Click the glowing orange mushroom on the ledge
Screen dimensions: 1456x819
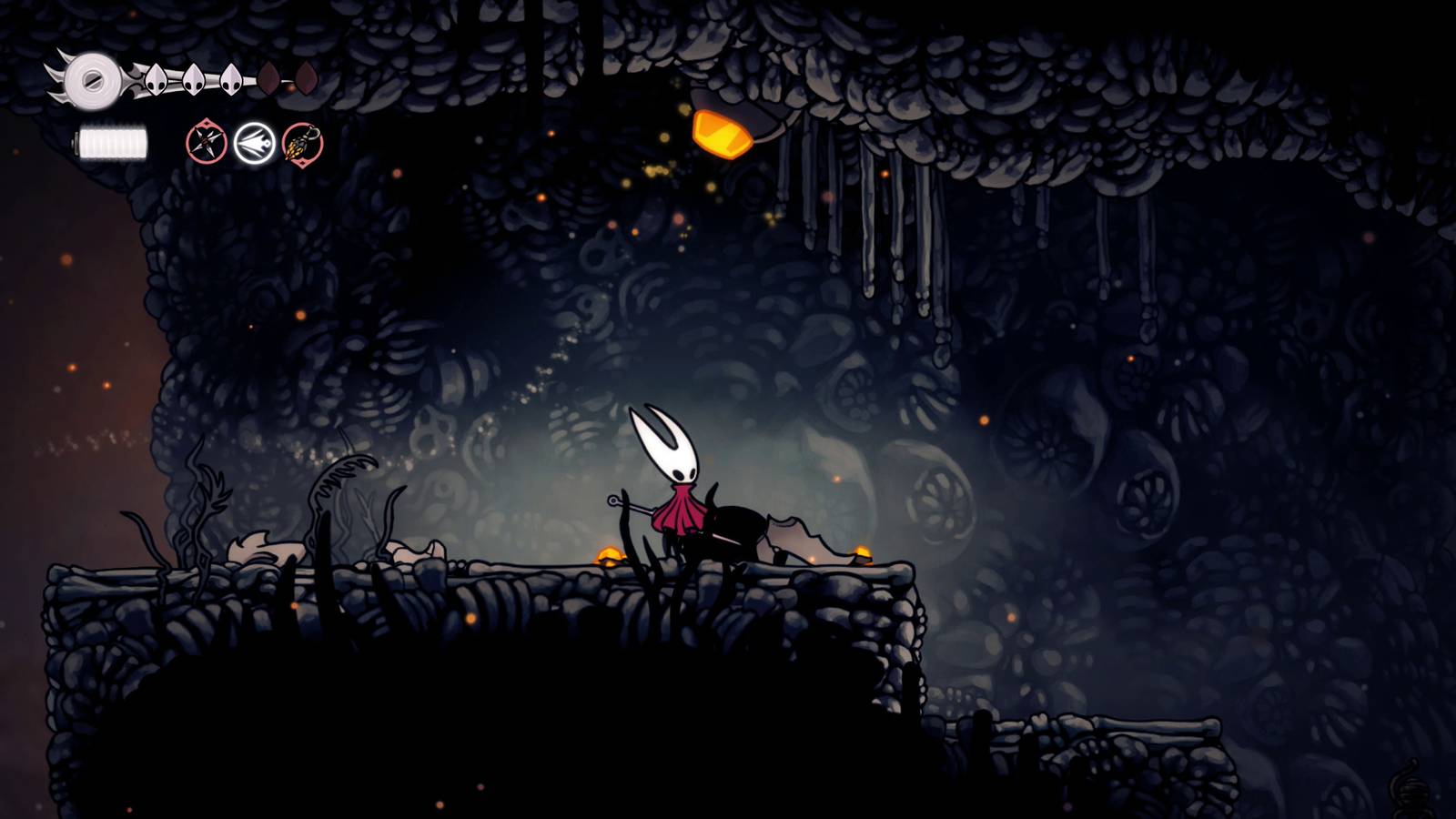[608, 552]
